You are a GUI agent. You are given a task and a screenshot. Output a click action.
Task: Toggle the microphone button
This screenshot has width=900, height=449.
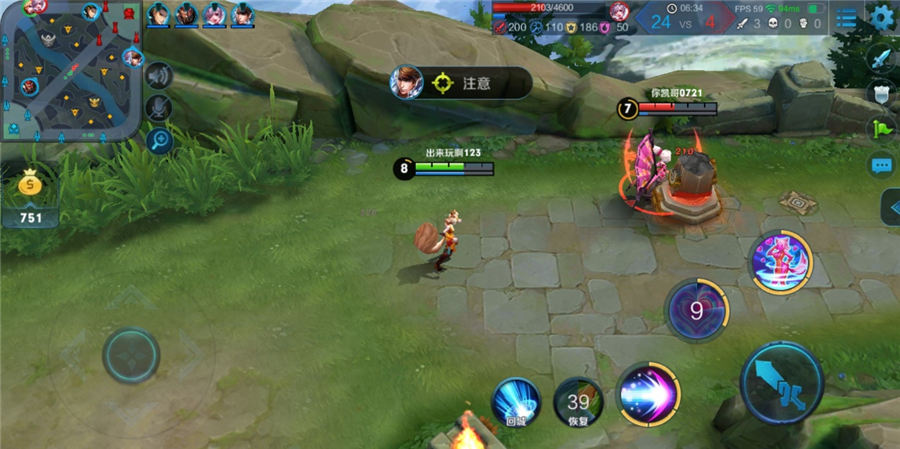click(x=159, y=108)
